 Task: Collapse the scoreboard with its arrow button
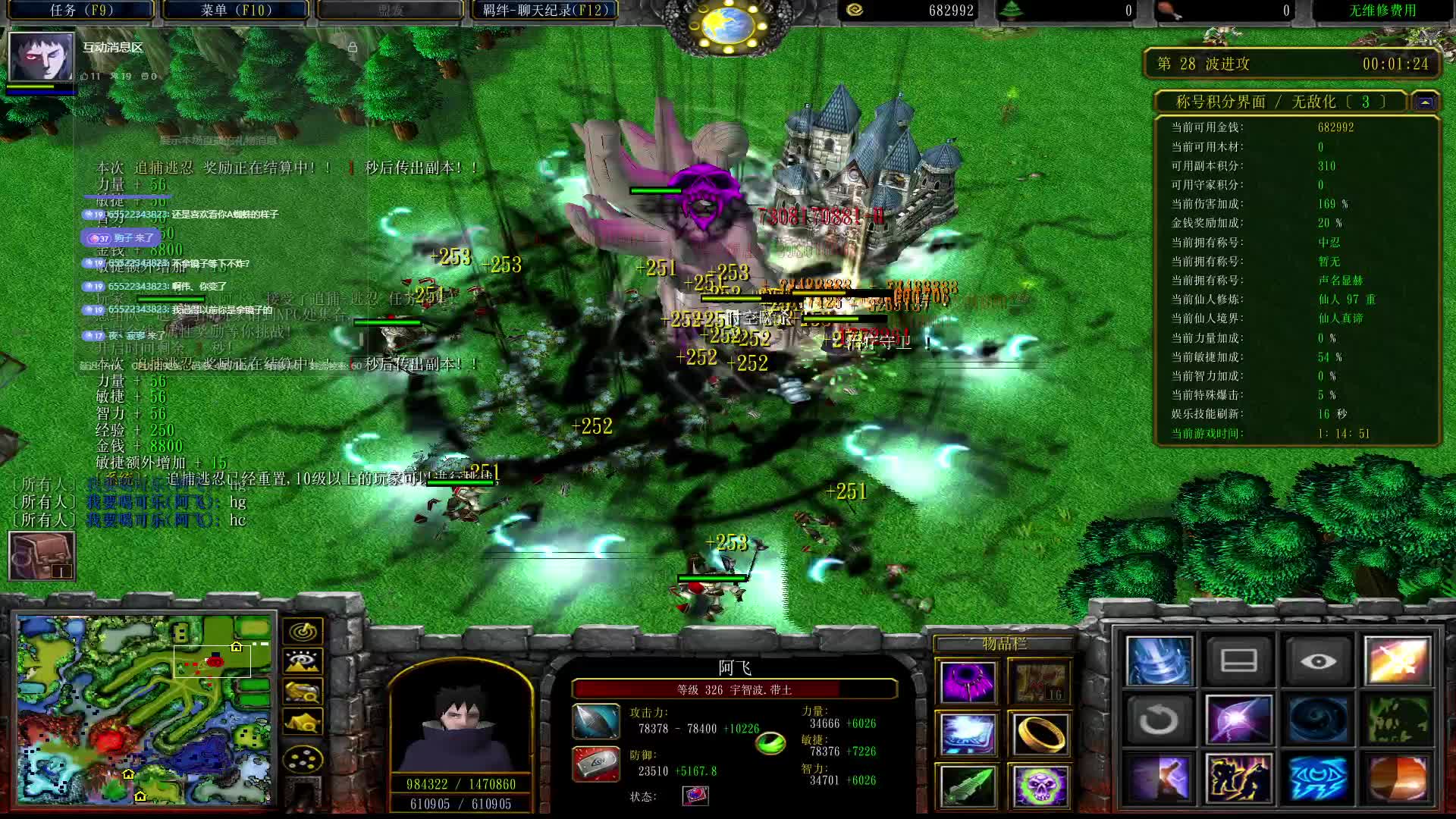click(1426, 102)
